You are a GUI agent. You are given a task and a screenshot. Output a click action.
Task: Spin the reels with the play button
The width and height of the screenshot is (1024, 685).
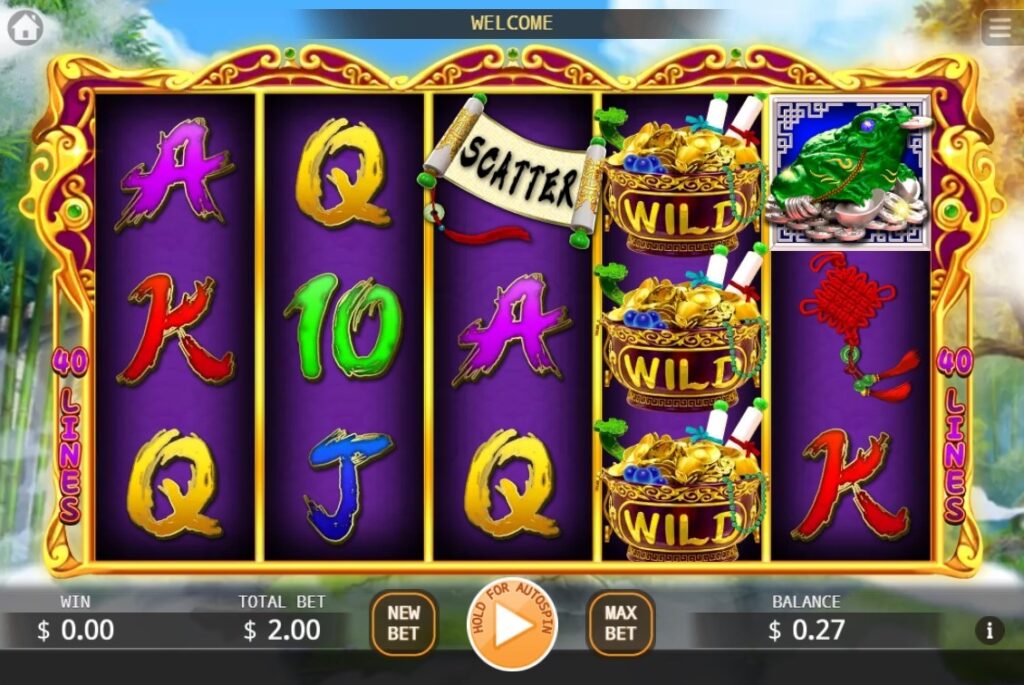point(512,624)
